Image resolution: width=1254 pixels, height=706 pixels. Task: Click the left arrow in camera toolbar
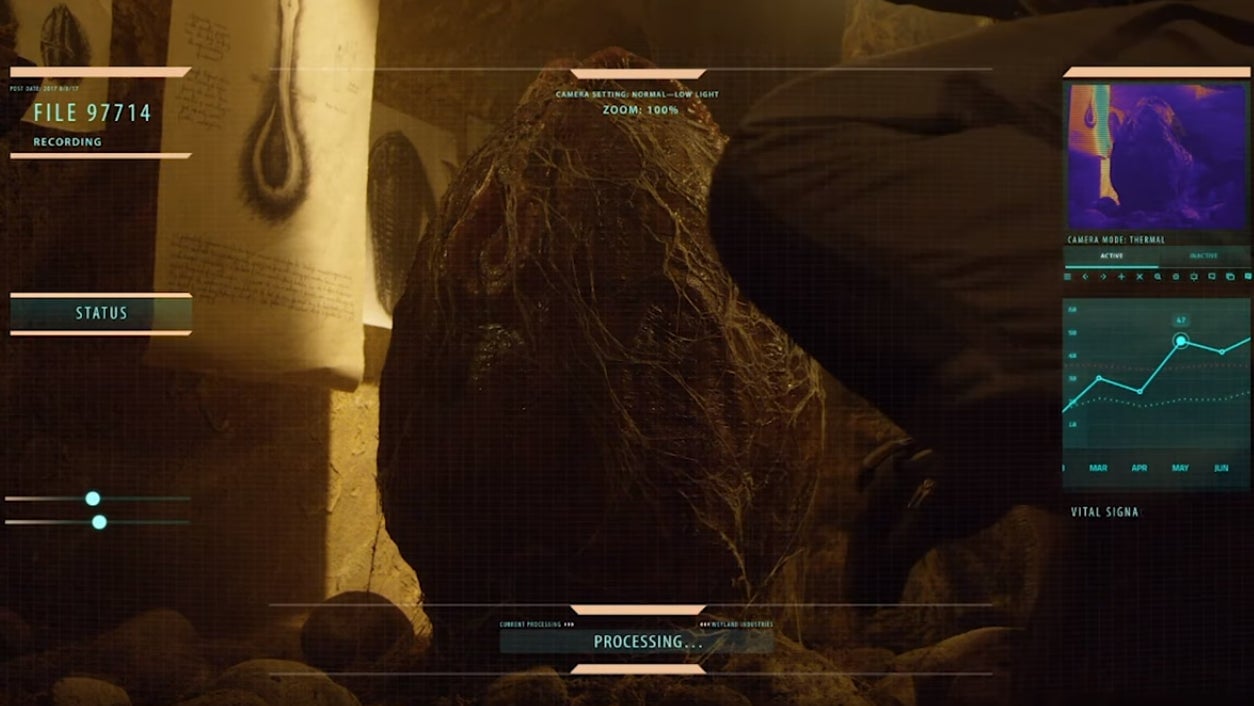(x=1085, y=276)
